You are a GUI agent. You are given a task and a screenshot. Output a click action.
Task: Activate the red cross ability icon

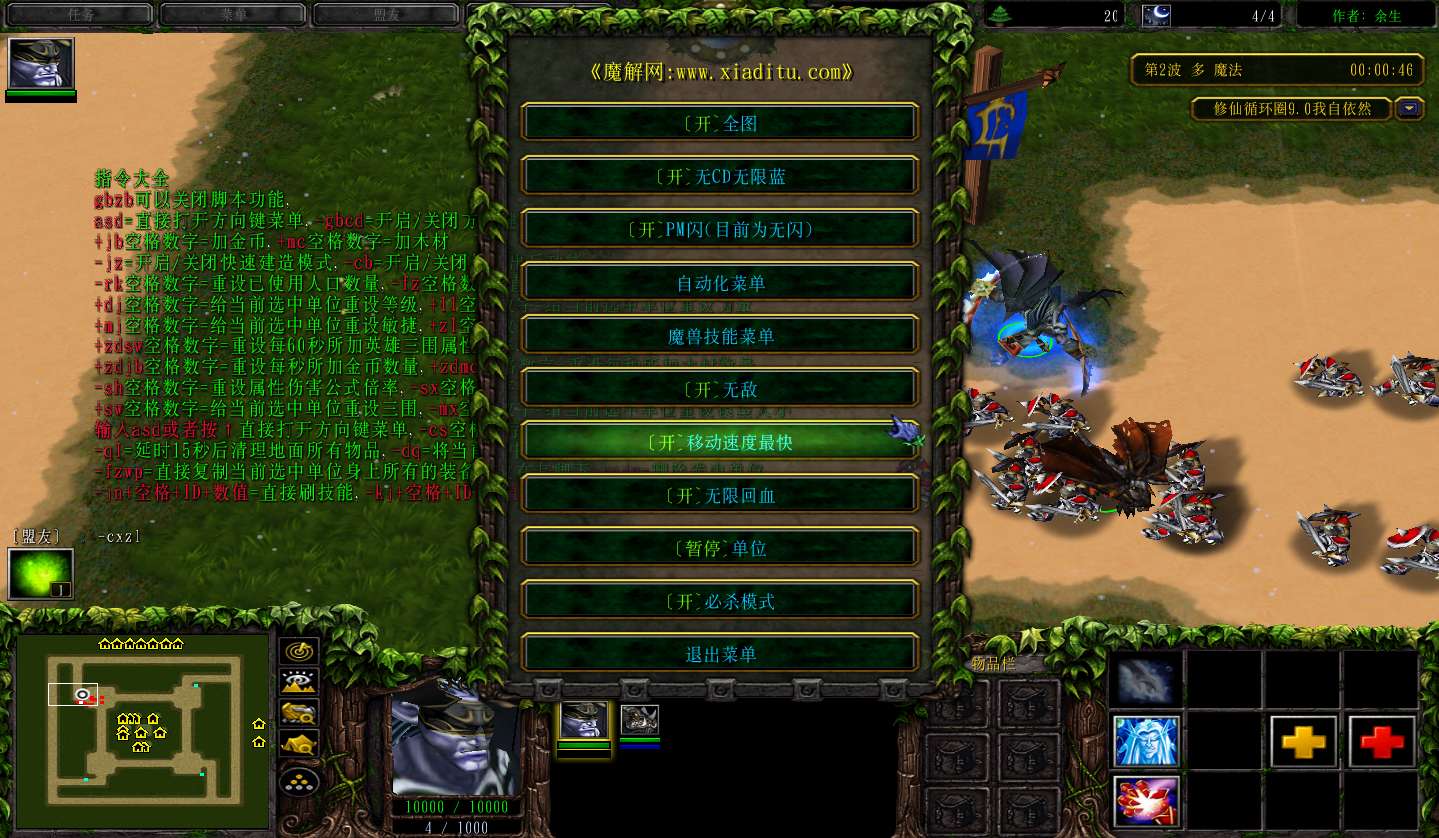tap(1382, 741)
